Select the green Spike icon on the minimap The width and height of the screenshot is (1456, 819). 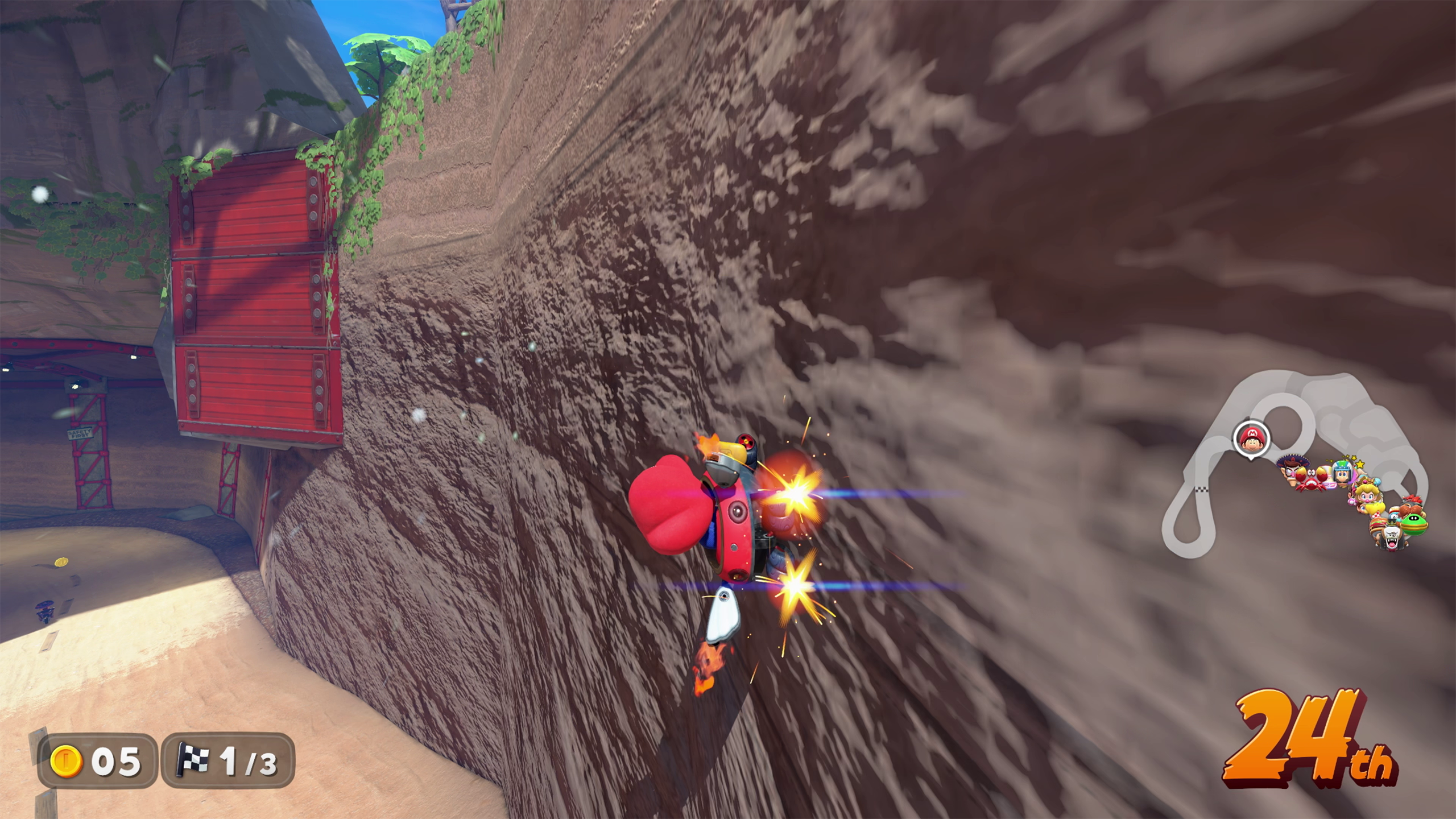(1414, 525)
